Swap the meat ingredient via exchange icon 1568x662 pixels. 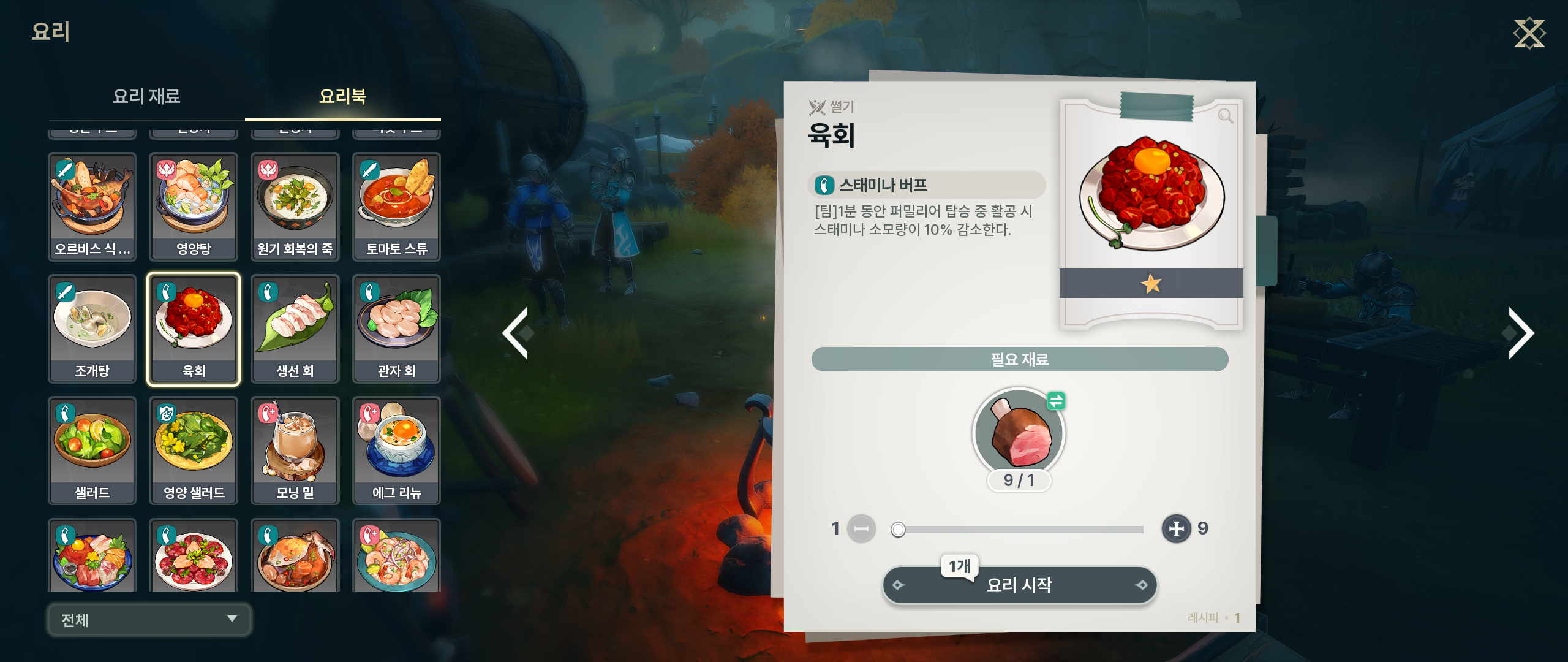coord(1056,401)
